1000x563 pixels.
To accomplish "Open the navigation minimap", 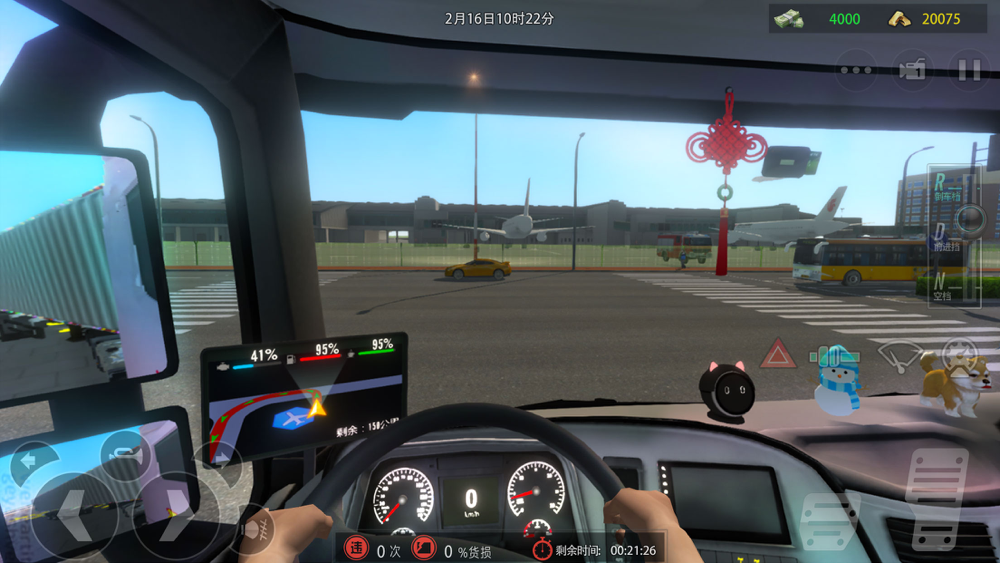I will pos(303,397).
